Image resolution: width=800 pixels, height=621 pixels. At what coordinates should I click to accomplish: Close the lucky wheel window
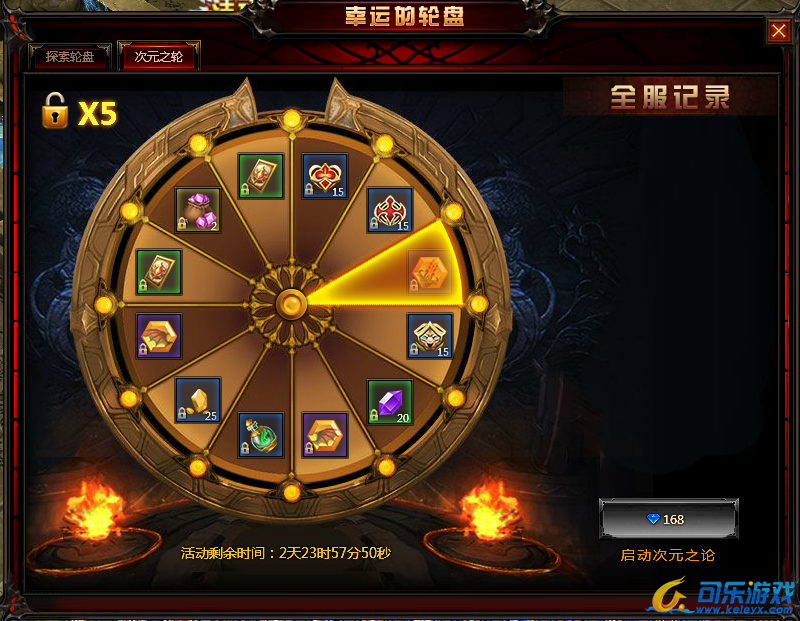pos(779,32)
